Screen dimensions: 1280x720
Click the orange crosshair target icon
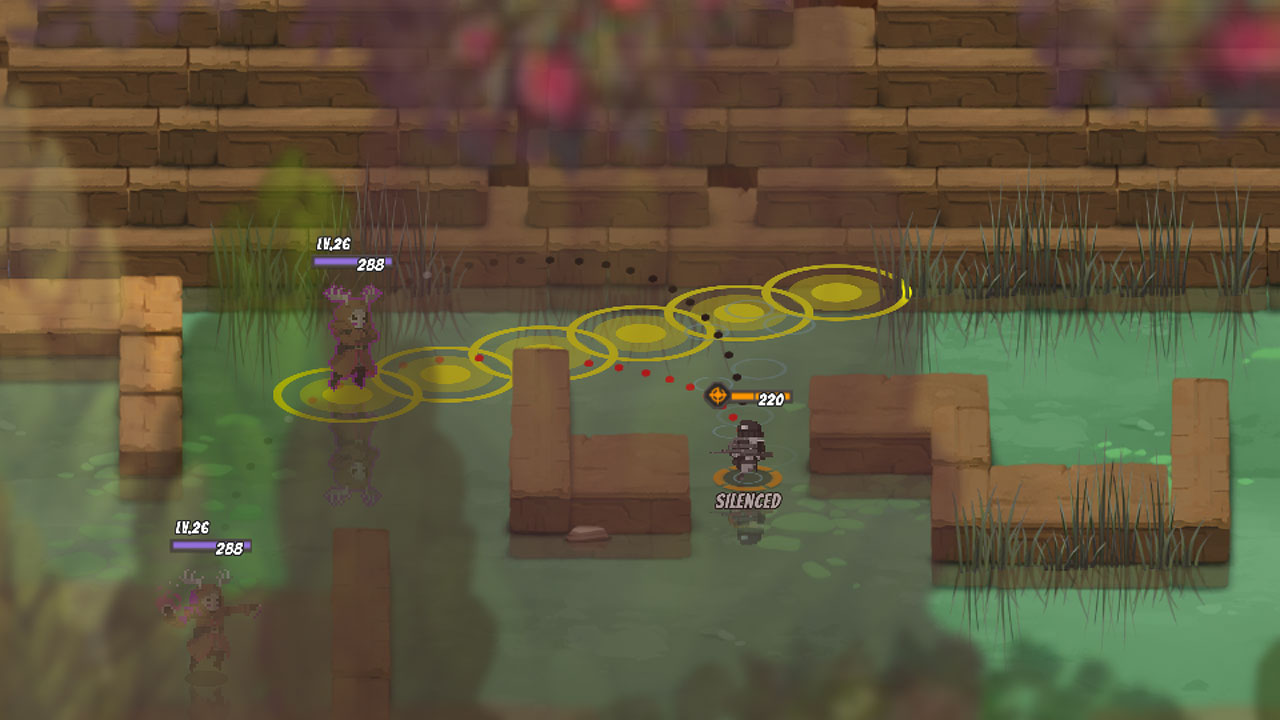[716, 394]
